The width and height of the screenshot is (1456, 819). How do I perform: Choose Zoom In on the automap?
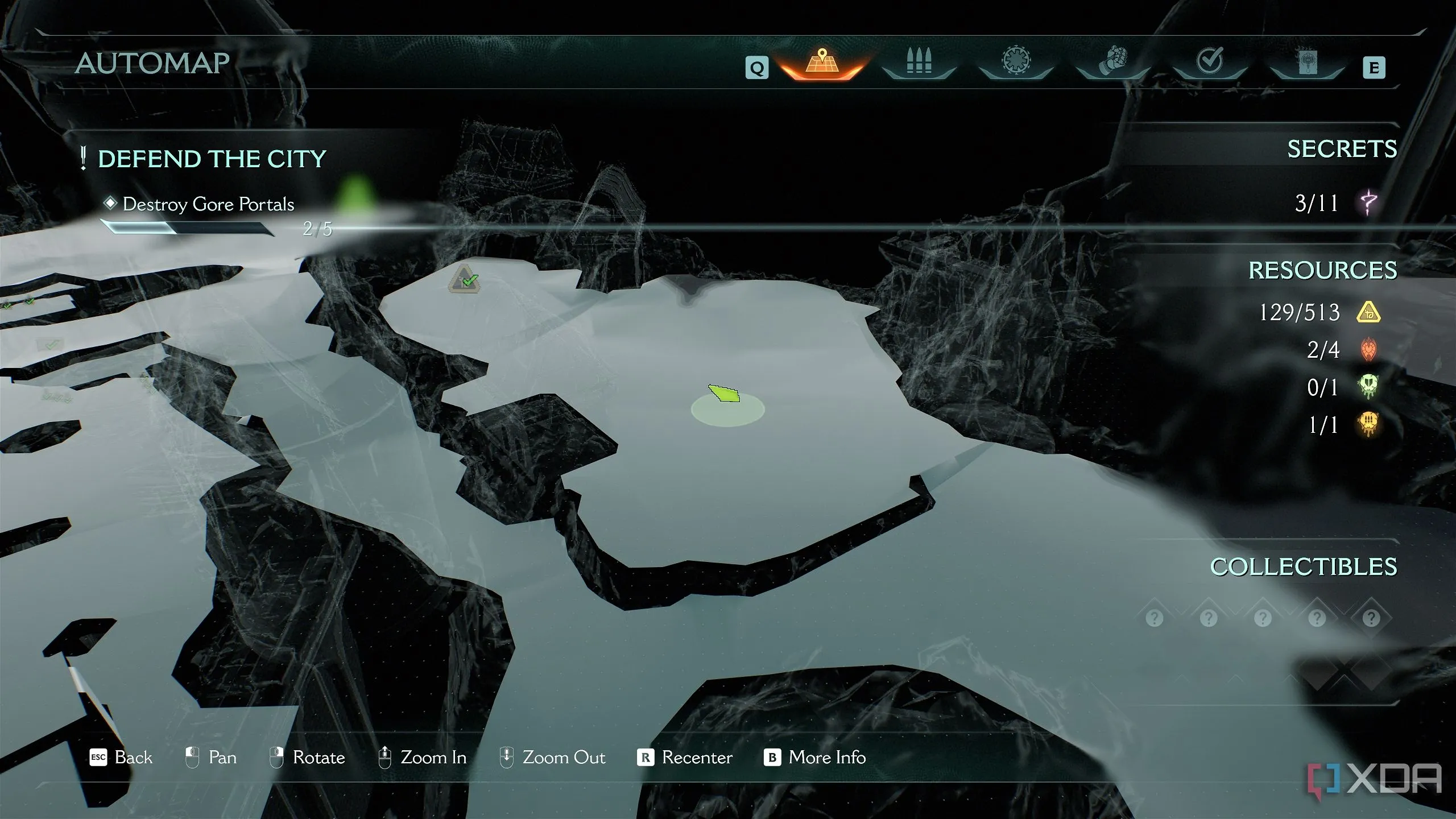click(423, 758)
